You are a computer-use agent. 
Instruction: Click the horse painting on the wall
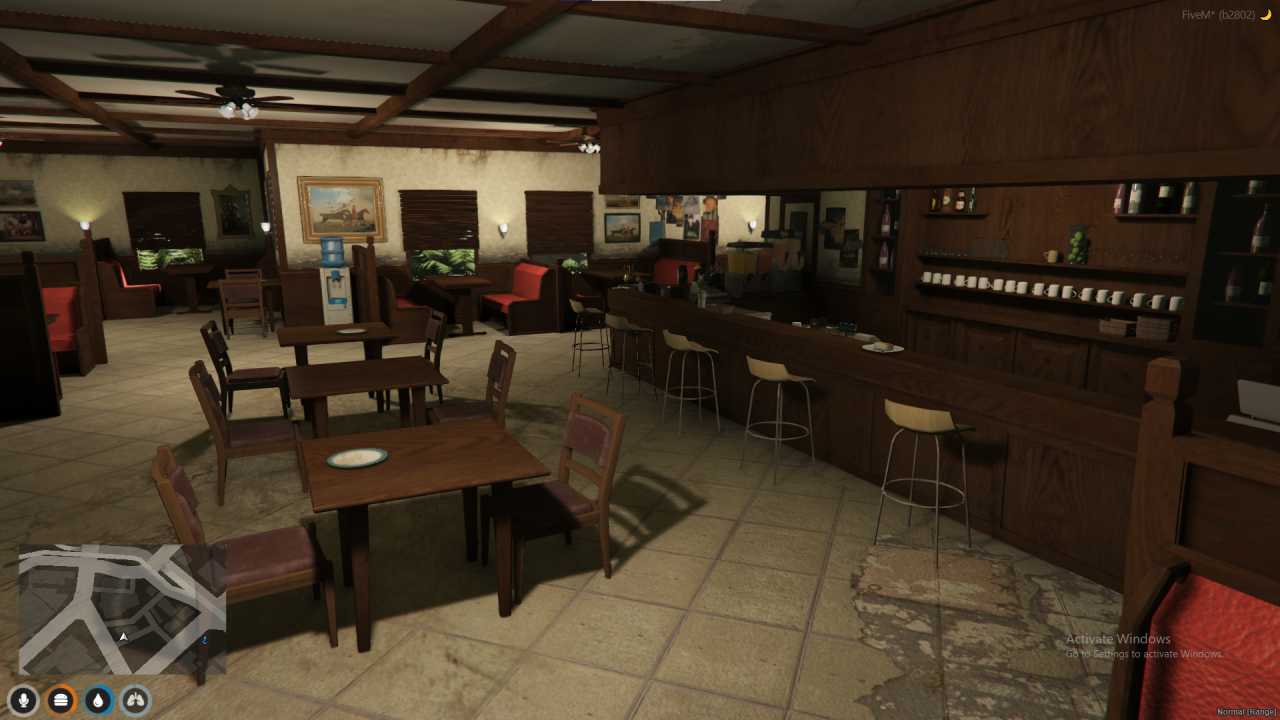tap(341, 207)
